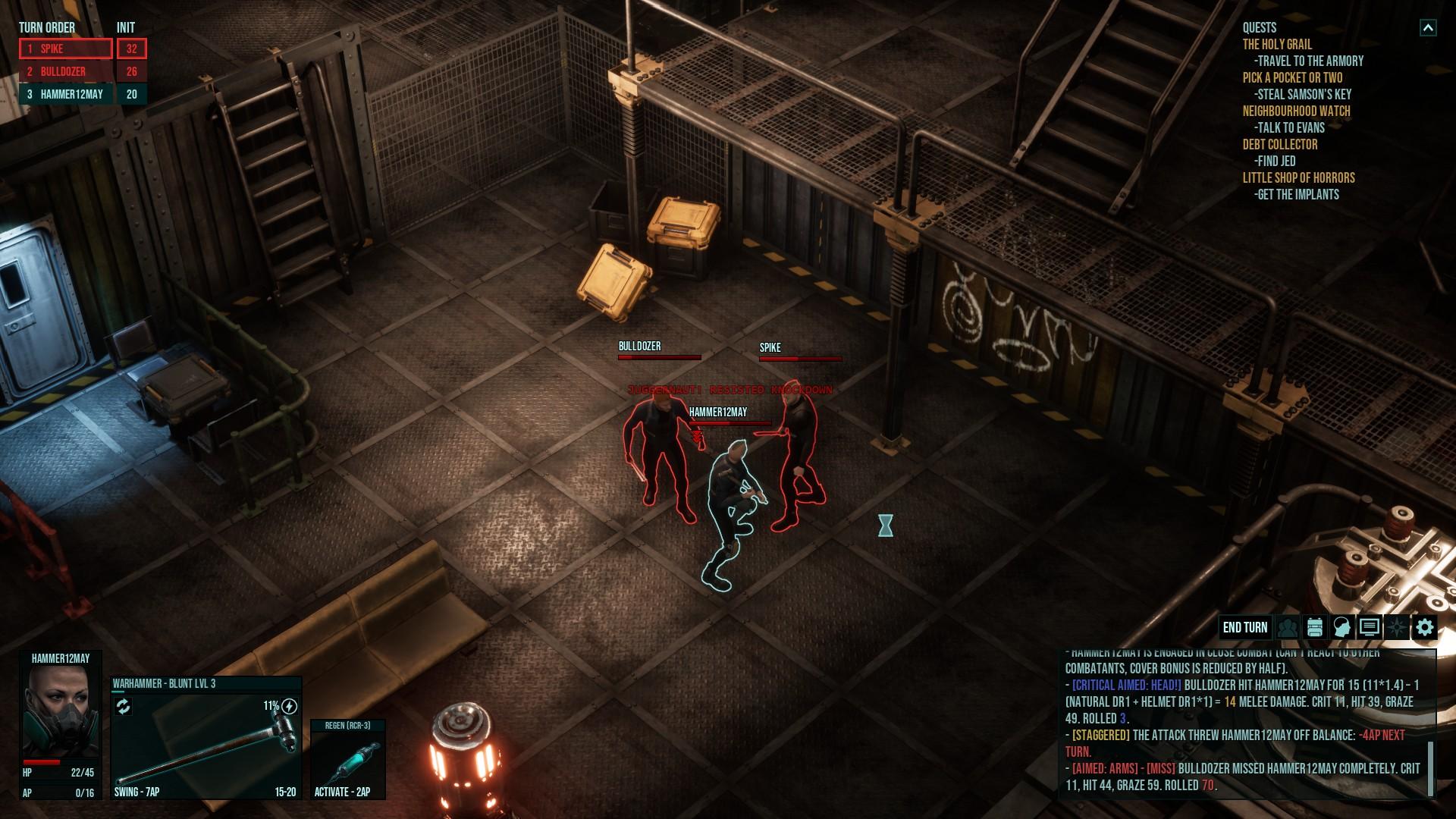Screen dimensions: 1456x819
Task: Open the backpack inventory
Action: pos(1315,627)
